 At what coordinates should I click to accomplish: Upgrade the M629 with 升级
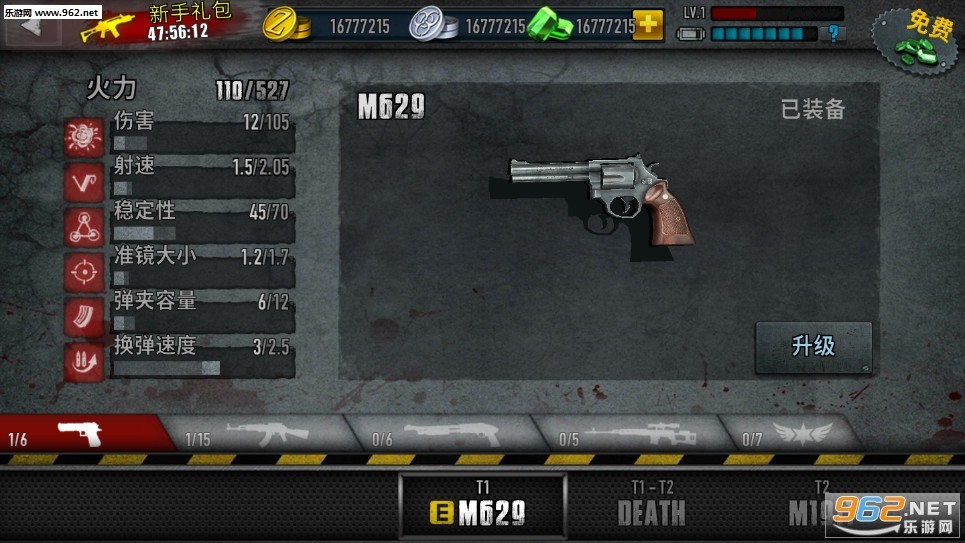point(813,347)
